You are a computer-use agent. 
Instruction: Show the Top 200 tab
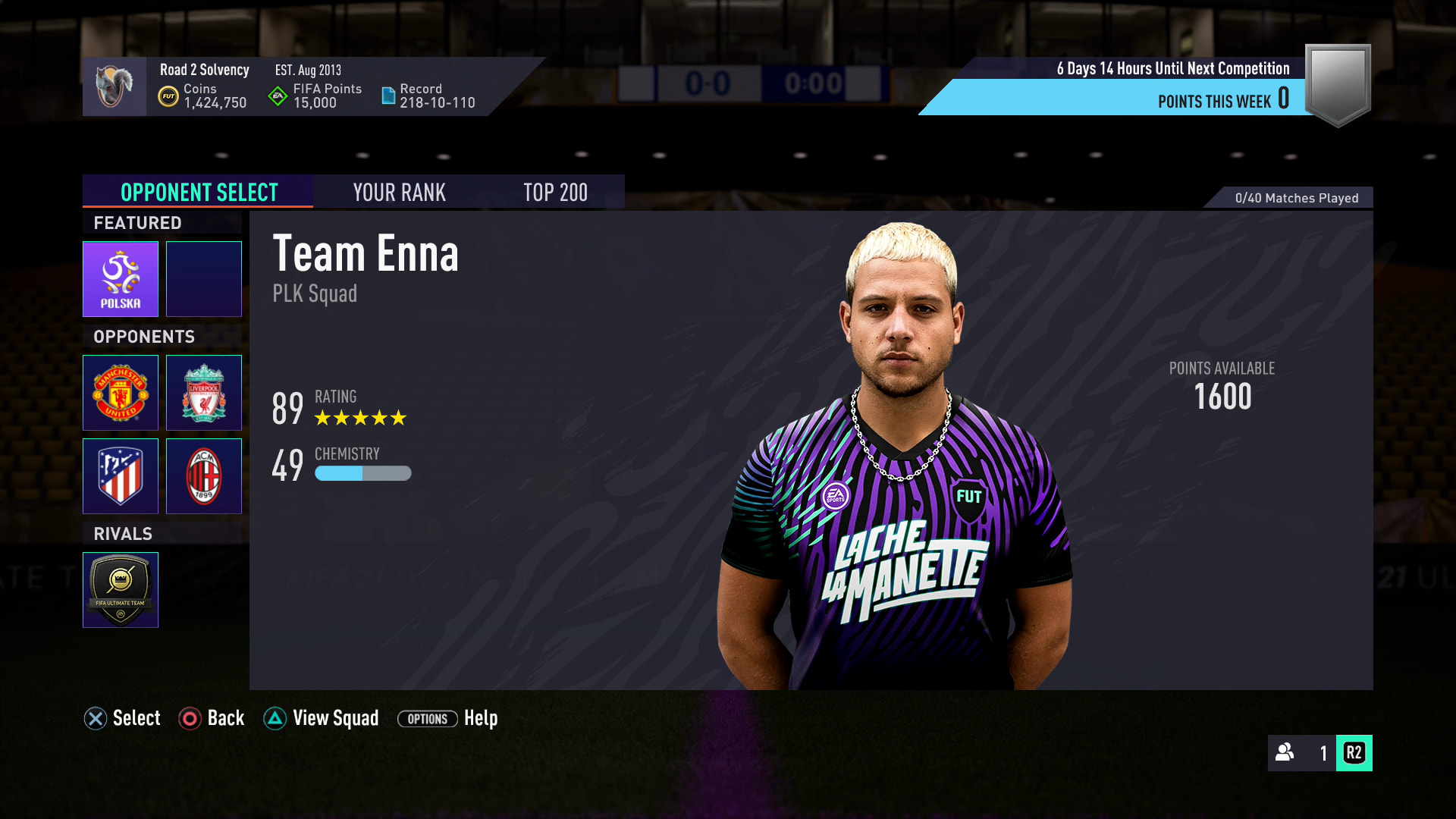[555, 193]
